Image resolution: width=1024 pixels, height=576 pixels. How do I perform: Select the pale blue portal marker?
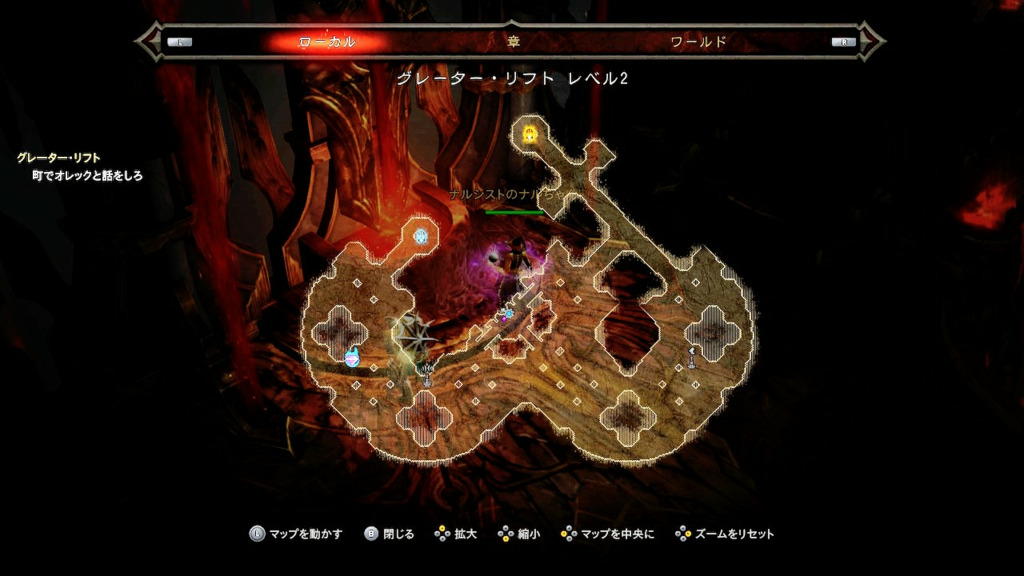(x=422, y=236)
